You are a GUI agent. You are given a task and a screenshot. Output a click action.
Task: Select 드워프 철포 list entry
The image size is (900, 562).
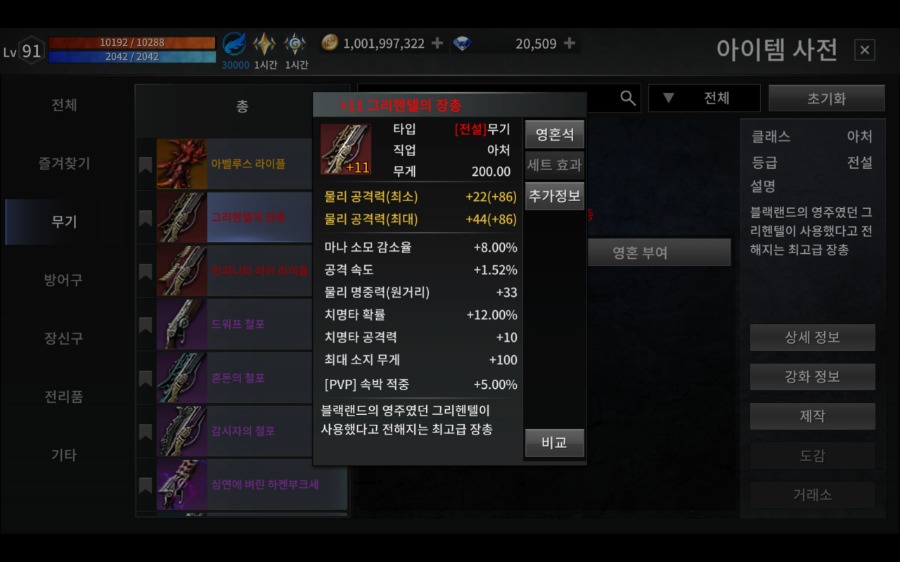point(248,324)
